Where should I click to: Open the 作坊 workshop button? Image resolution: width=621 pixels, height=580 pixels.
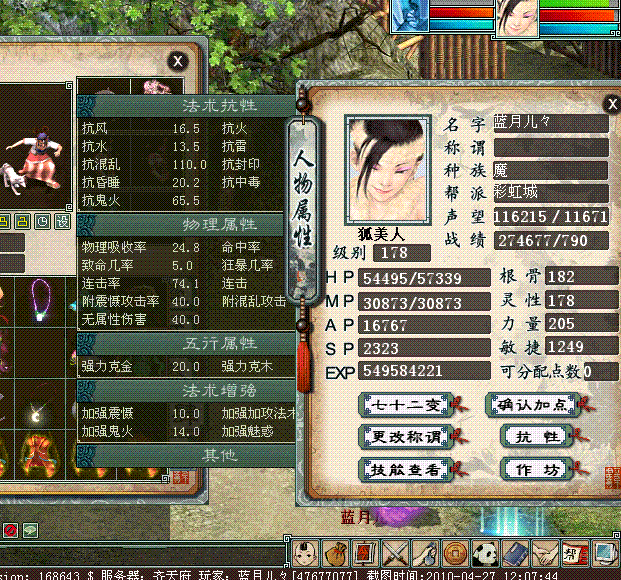[524, 468]
